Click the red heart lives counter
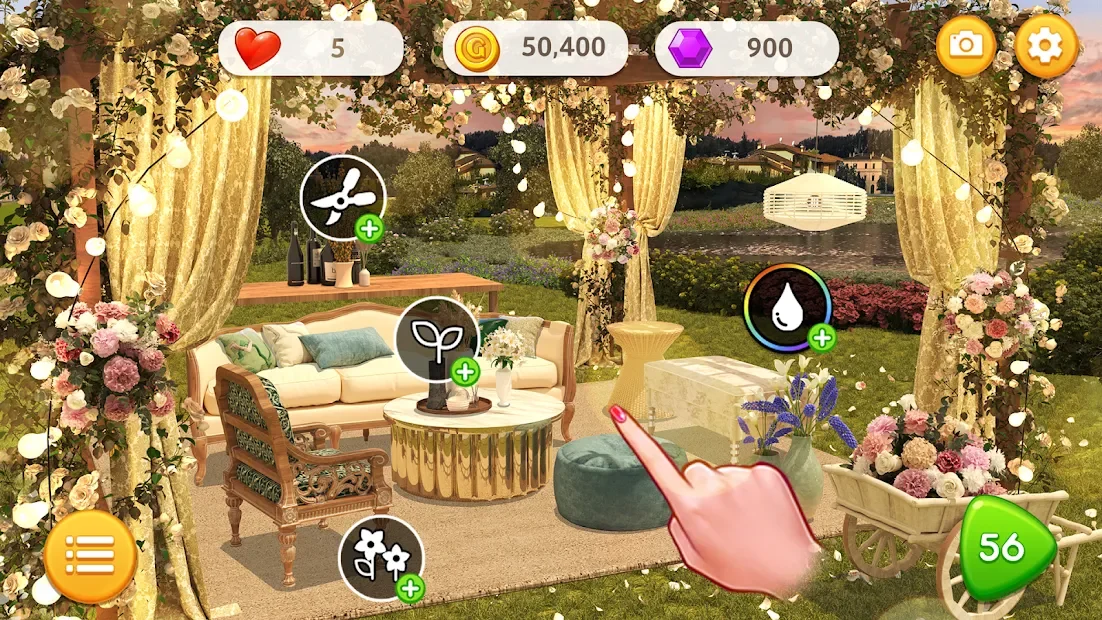 (310, 48)
